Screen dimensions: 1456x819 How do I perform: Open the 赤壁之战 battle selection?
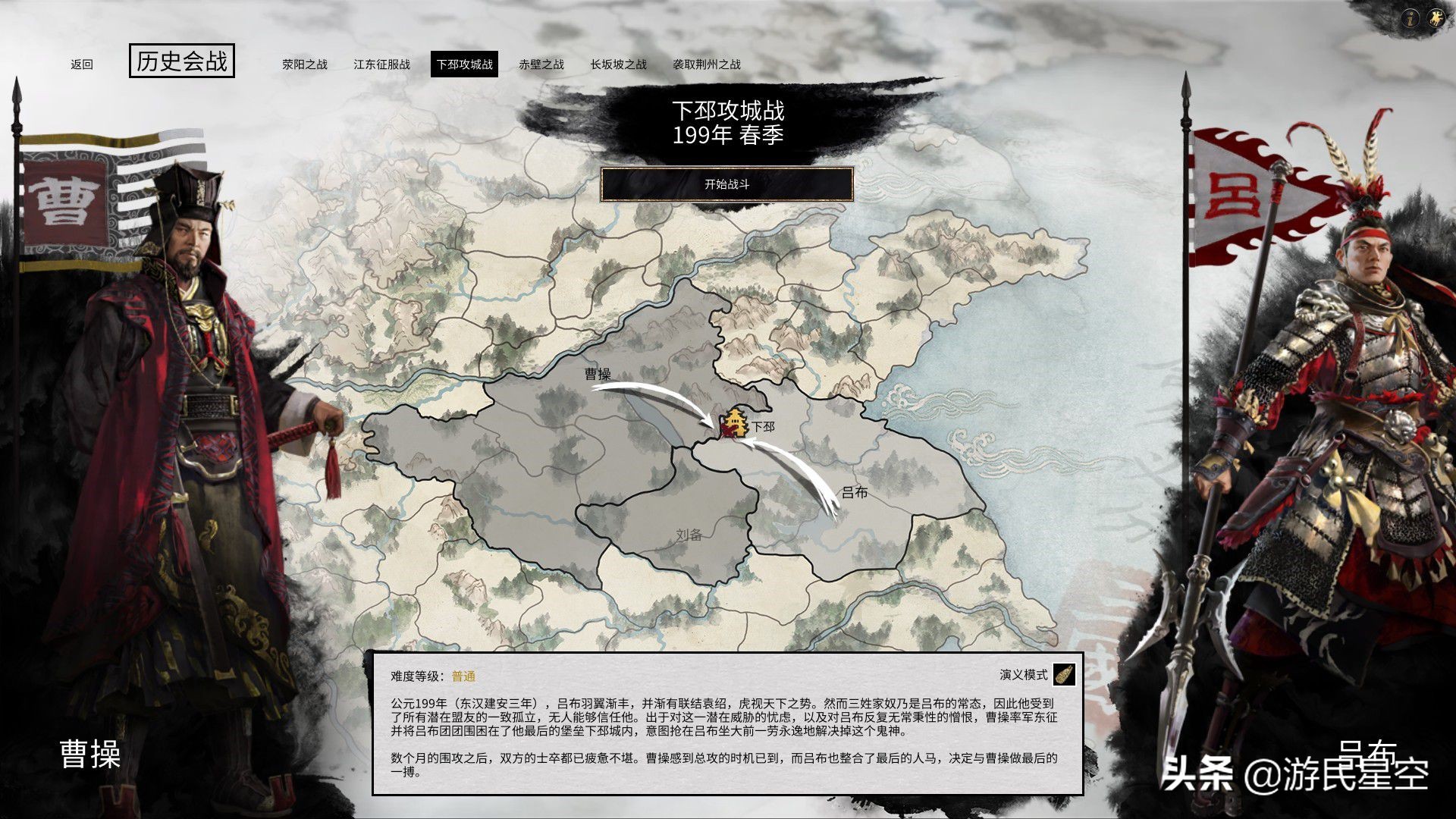pyautogui.click(x=541, y=66)
